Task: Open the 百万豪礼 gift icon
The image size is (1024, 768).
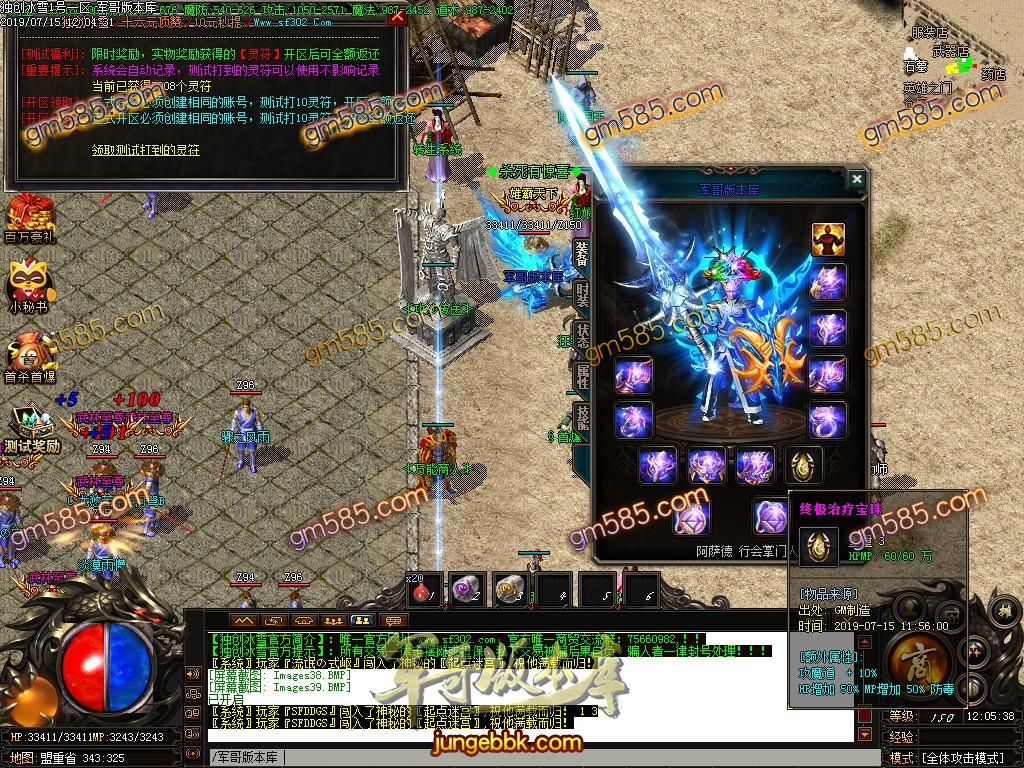Action: (28, 216)
